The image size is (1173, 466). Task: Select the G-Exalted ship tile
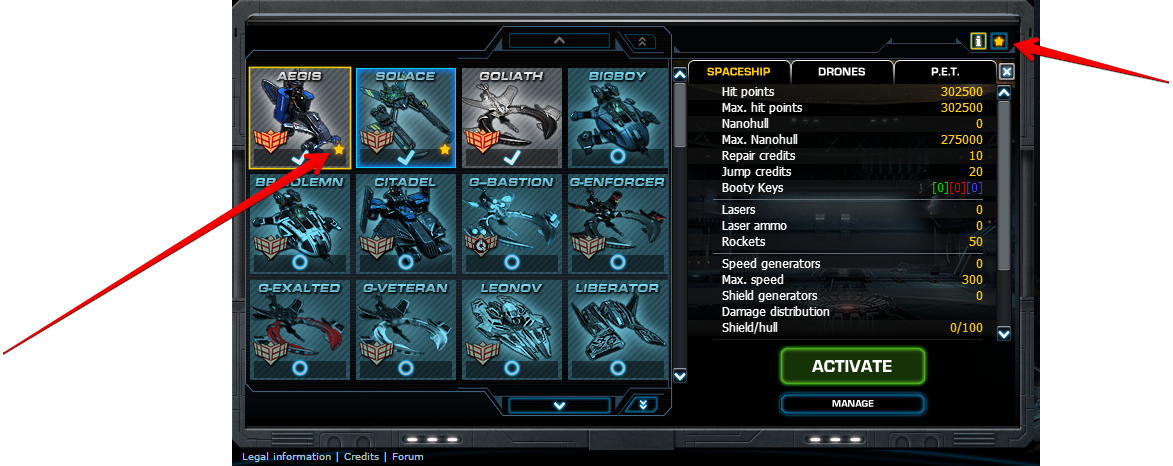coord(299,330)
